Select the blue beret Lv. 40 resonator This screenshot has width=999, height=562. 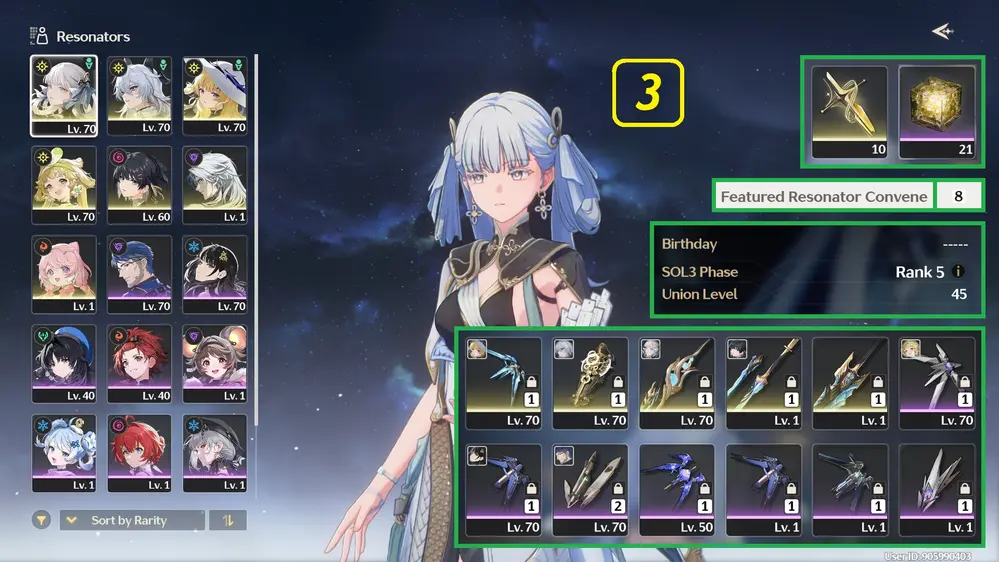point(64,364)
